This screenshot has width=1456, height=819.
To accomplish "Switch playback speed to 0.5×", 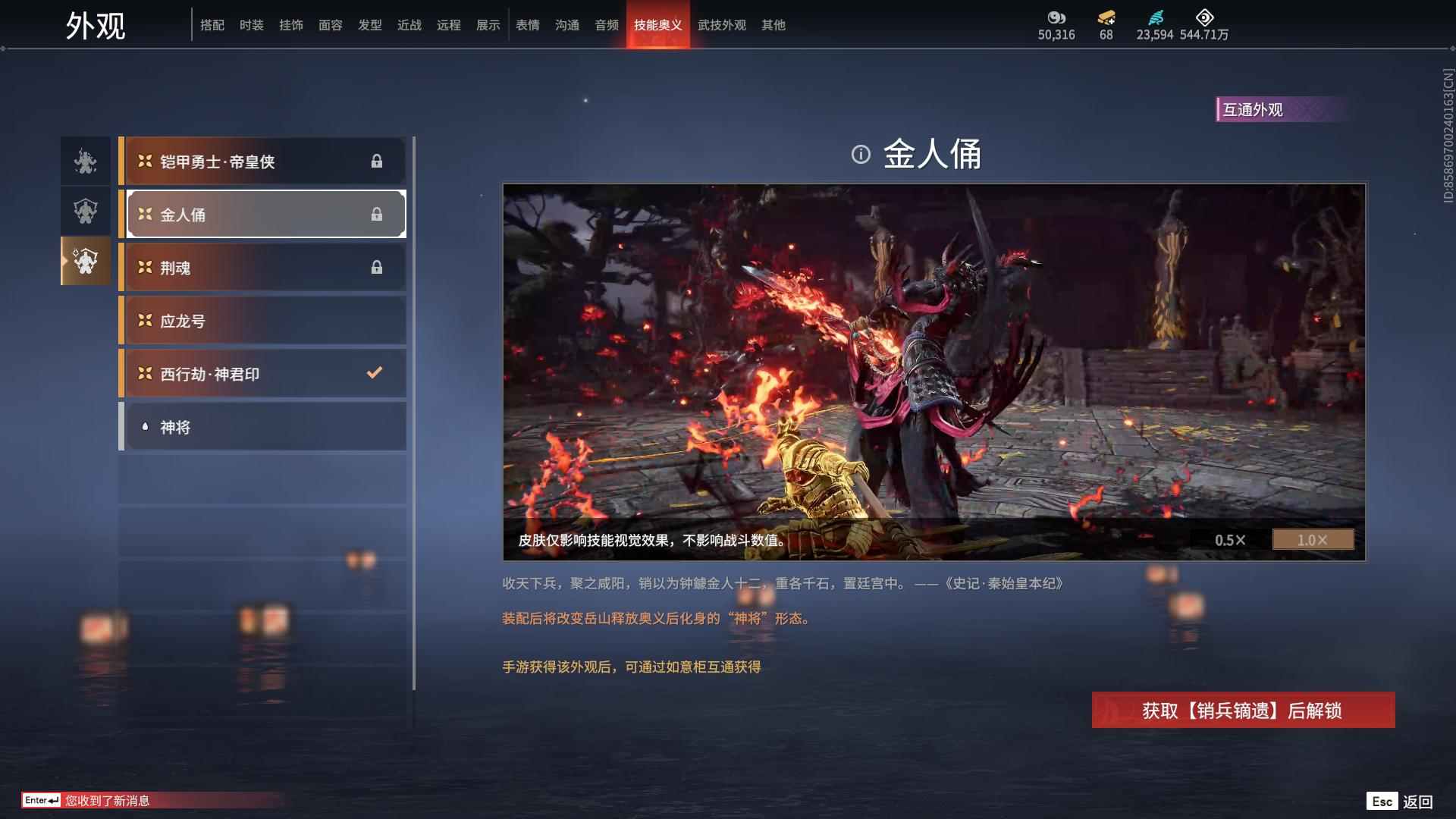I will (x=1230, y=540).
